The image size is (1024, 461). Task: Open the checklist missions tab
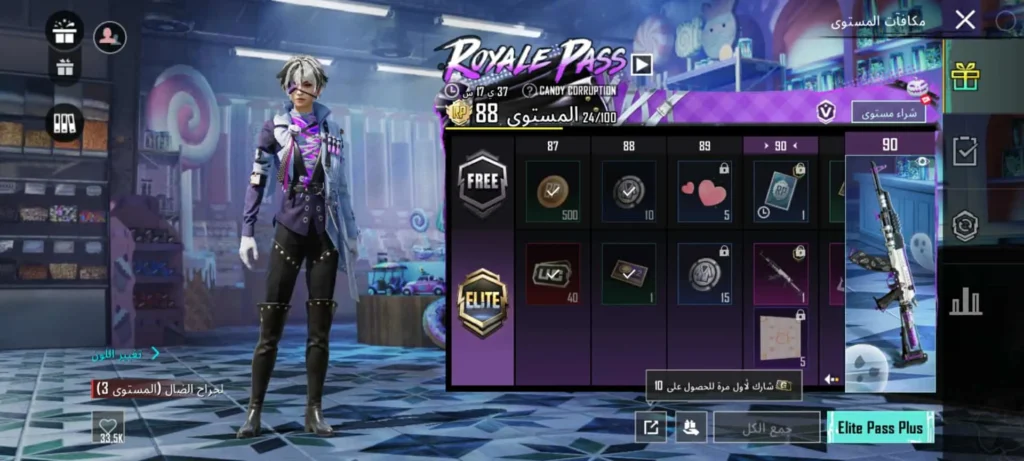(965, 151)
